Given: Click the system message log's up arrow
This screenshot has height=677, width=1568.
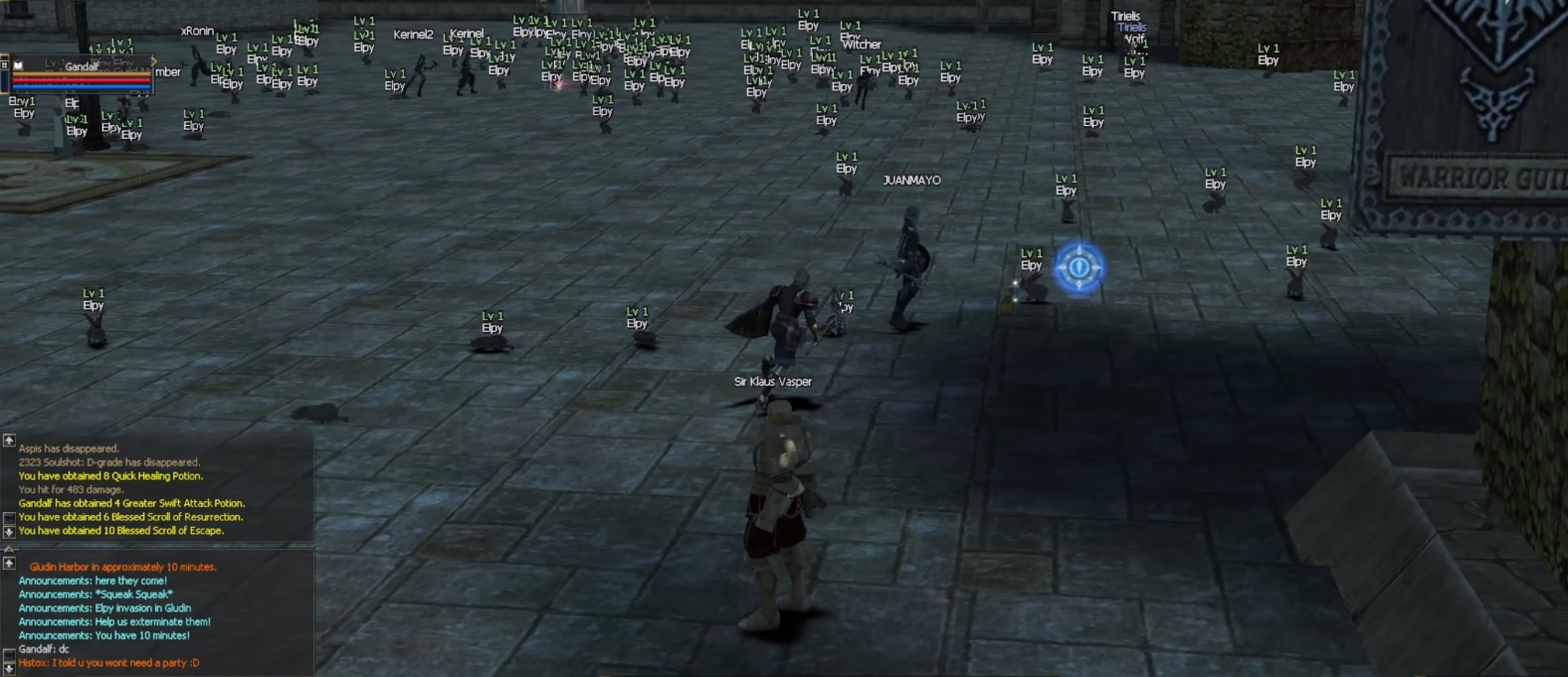Looking at the screenshot, I should [x=9, y=440].
